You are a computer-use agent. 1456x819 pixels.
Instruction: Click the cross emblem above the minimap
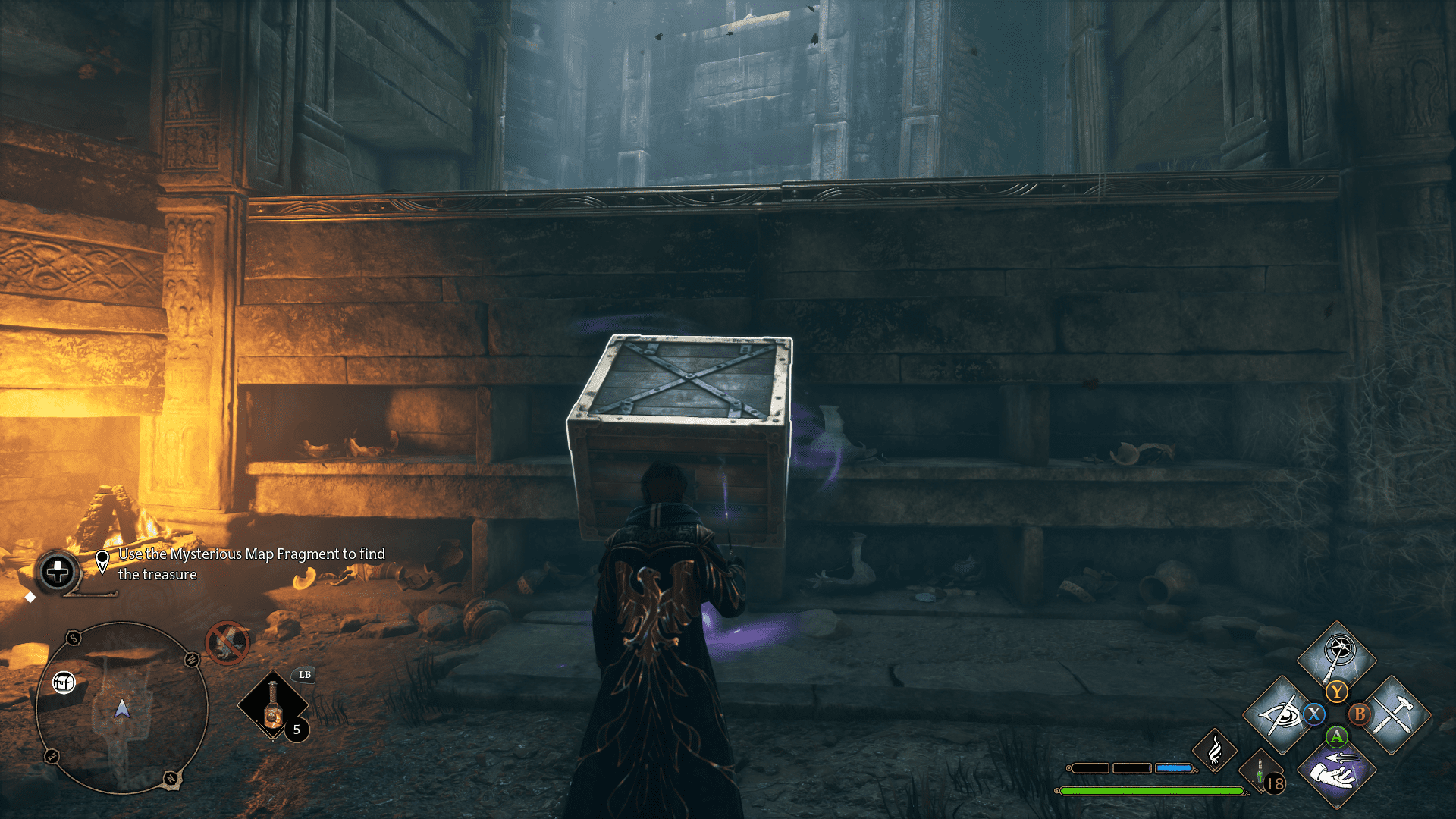pos(58,572)
